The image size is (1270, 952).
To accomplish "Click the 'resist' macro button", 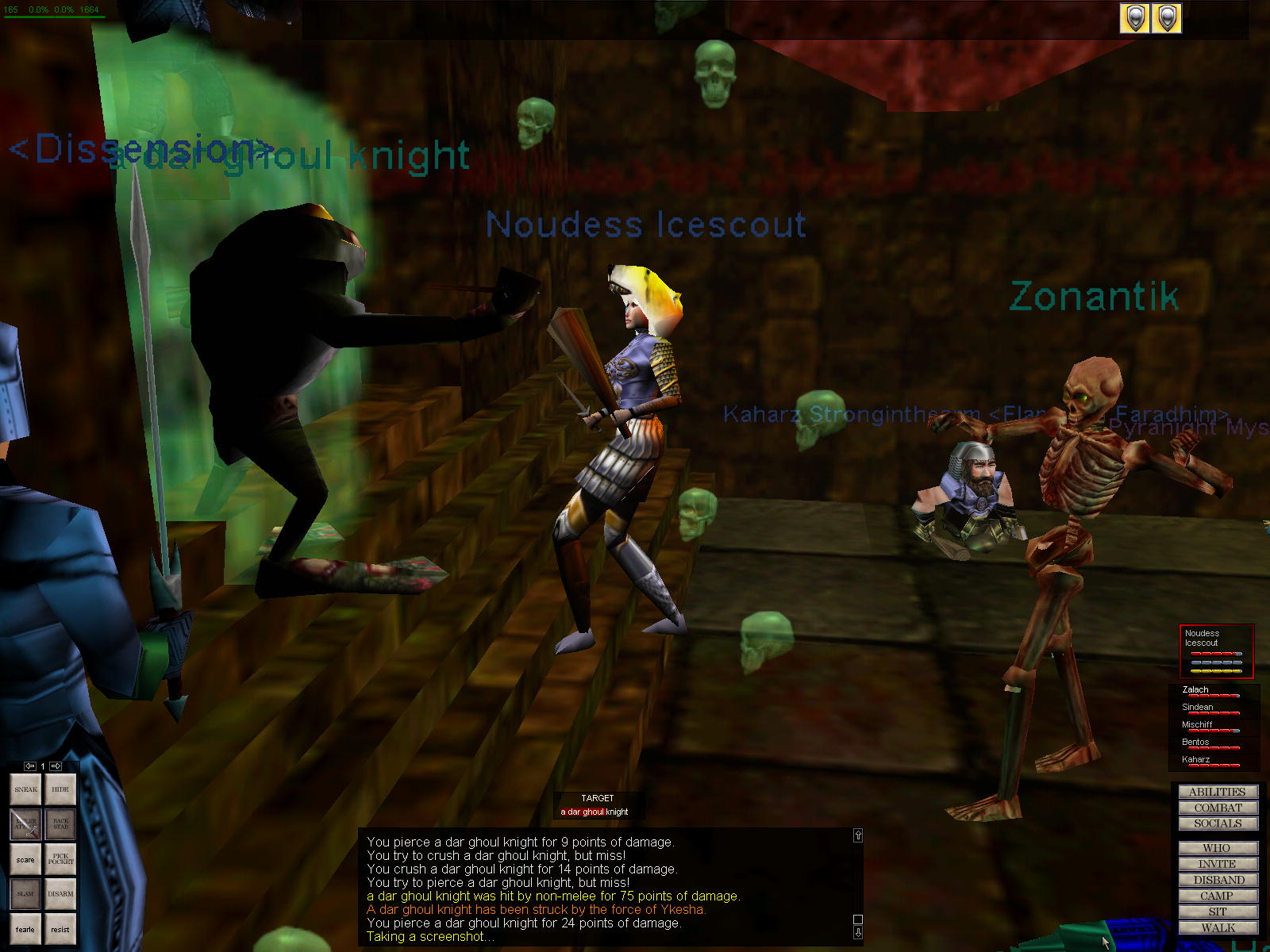I will click(x=60, y=929).
